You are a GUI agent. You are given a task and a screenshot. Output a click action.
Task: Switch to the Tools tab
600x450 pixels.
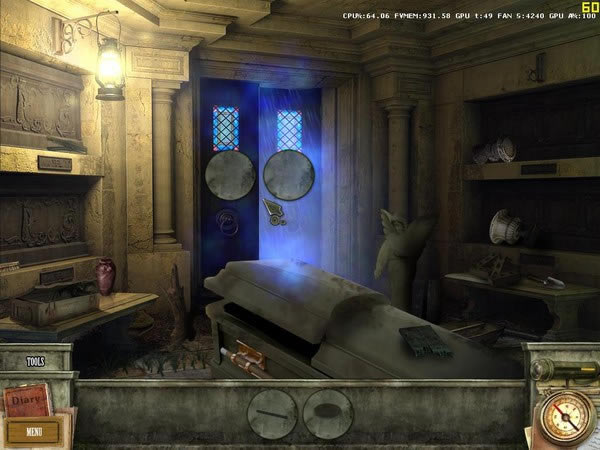pyautogui.click(x=36, y=361)
